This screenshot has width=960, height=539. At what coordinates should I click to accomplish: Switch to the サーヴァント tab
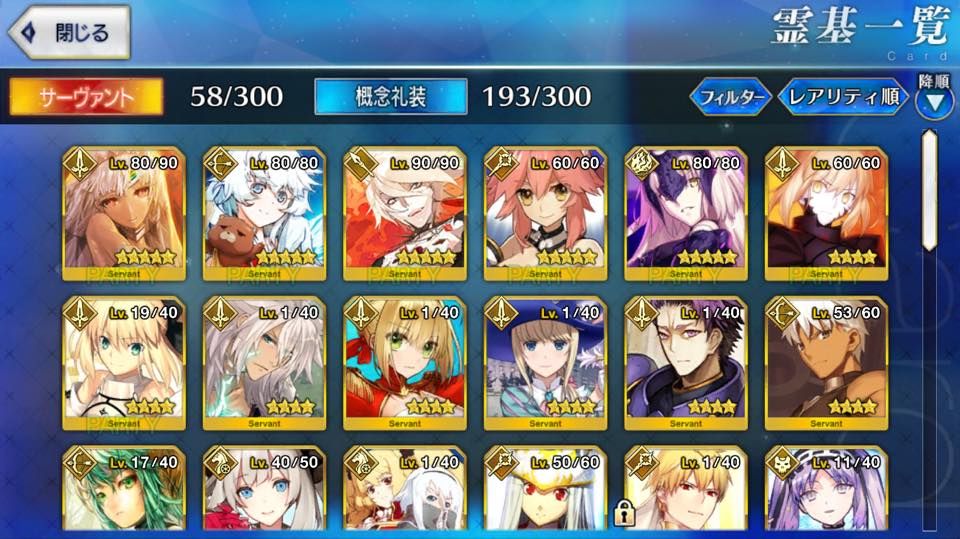tap(86, 96)
